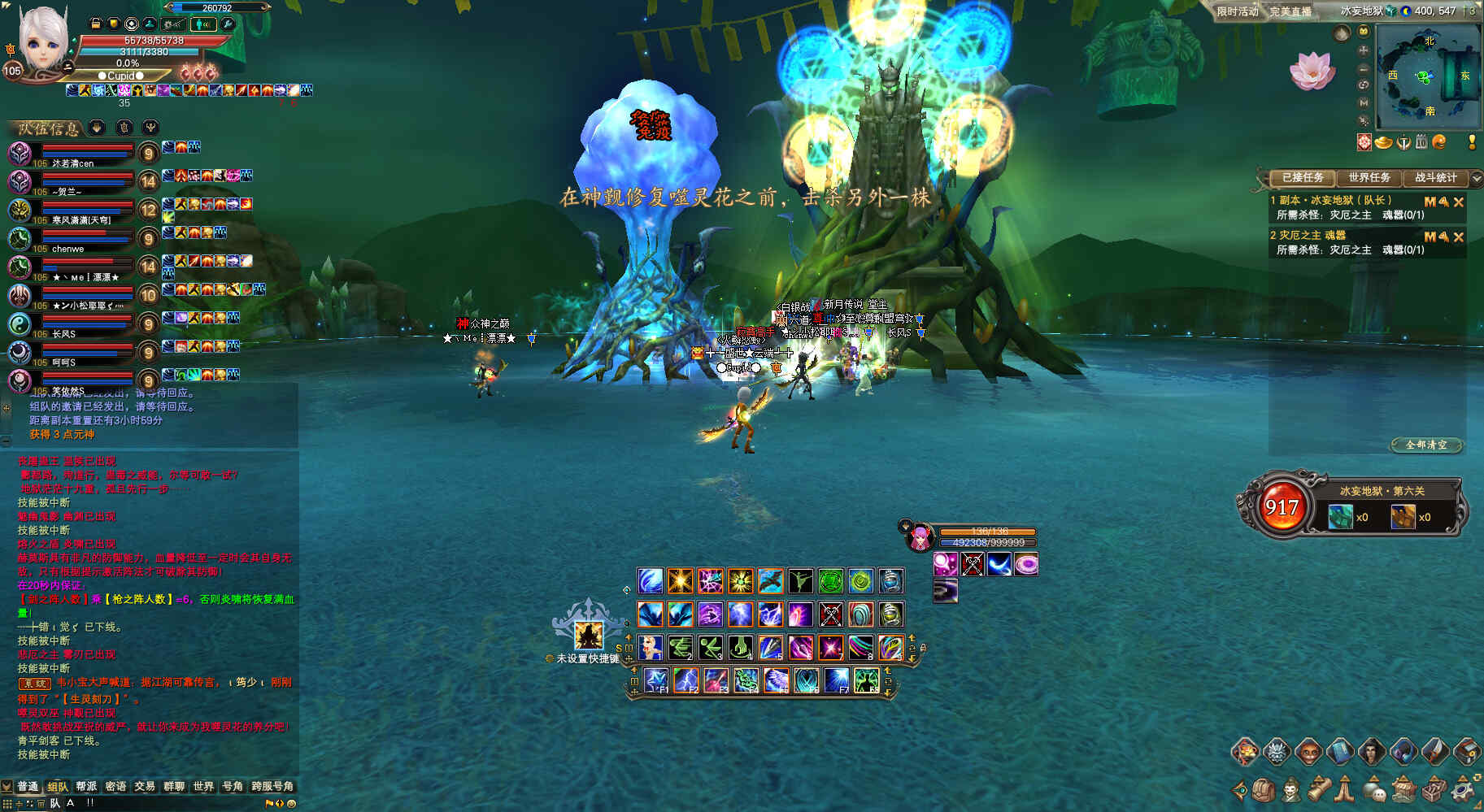This screenshot has height=812, width=1484.
Task: Open the 限时活动 limited-time events tab
Action: click(1237, 11)
